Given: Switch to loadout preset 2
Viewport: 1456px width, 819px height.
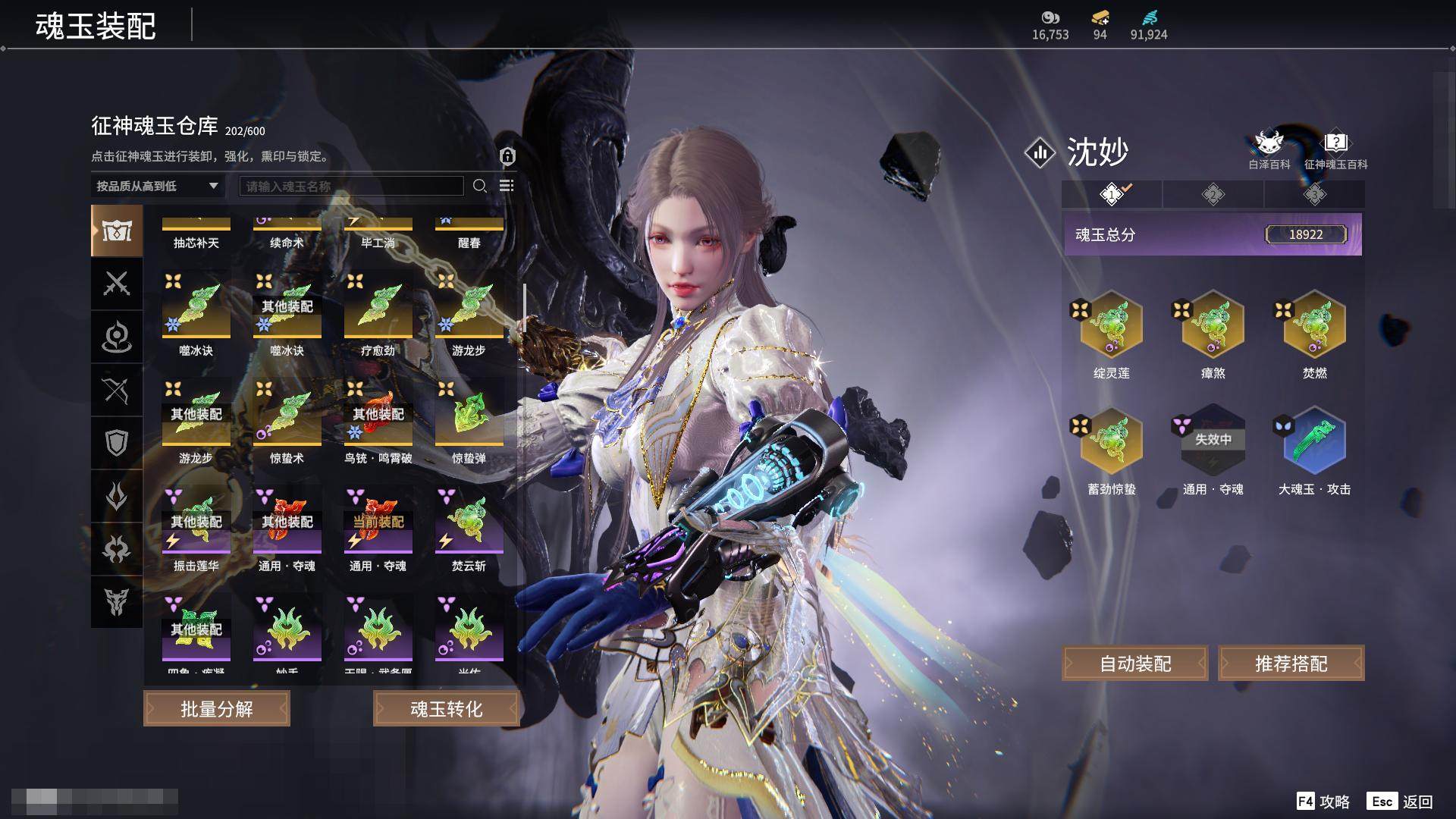Looking at the screenshot, I should click(x=1213, y=195).
